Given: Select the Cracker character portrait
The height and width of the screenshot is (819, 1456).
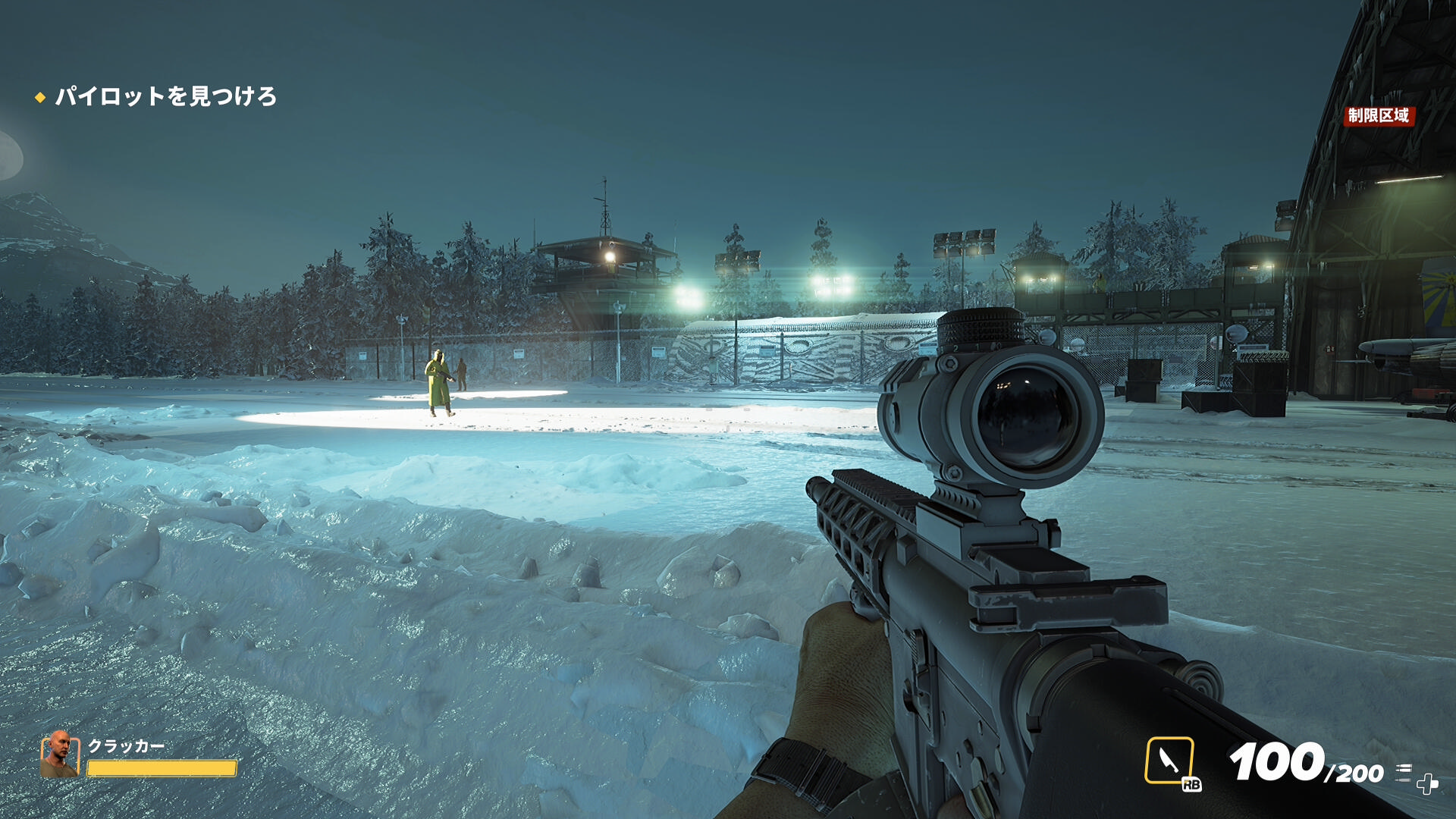Looking at the screenshot, I should tap(59, 755).
